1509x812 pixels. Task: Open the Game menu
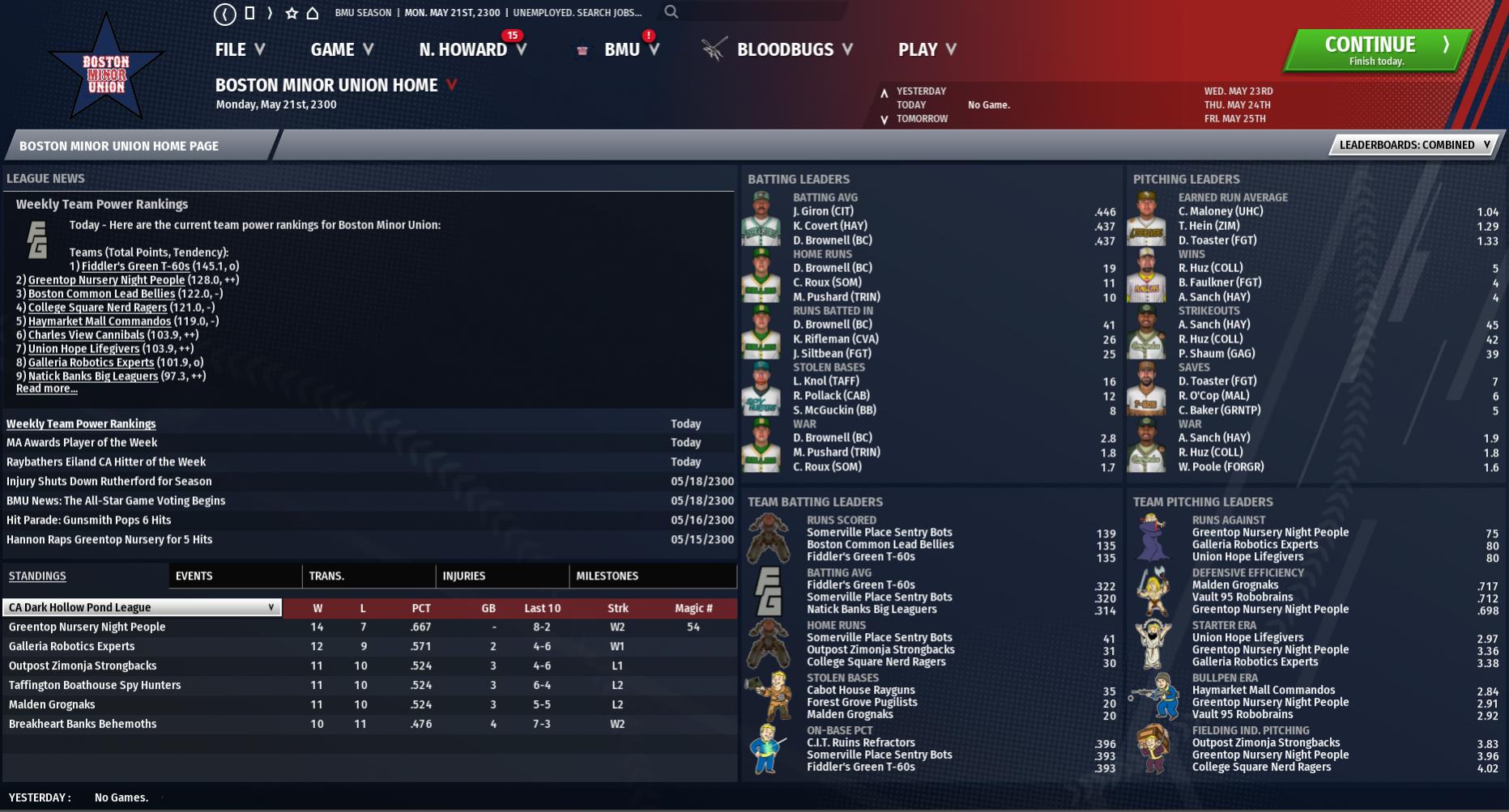click(342, 50)
